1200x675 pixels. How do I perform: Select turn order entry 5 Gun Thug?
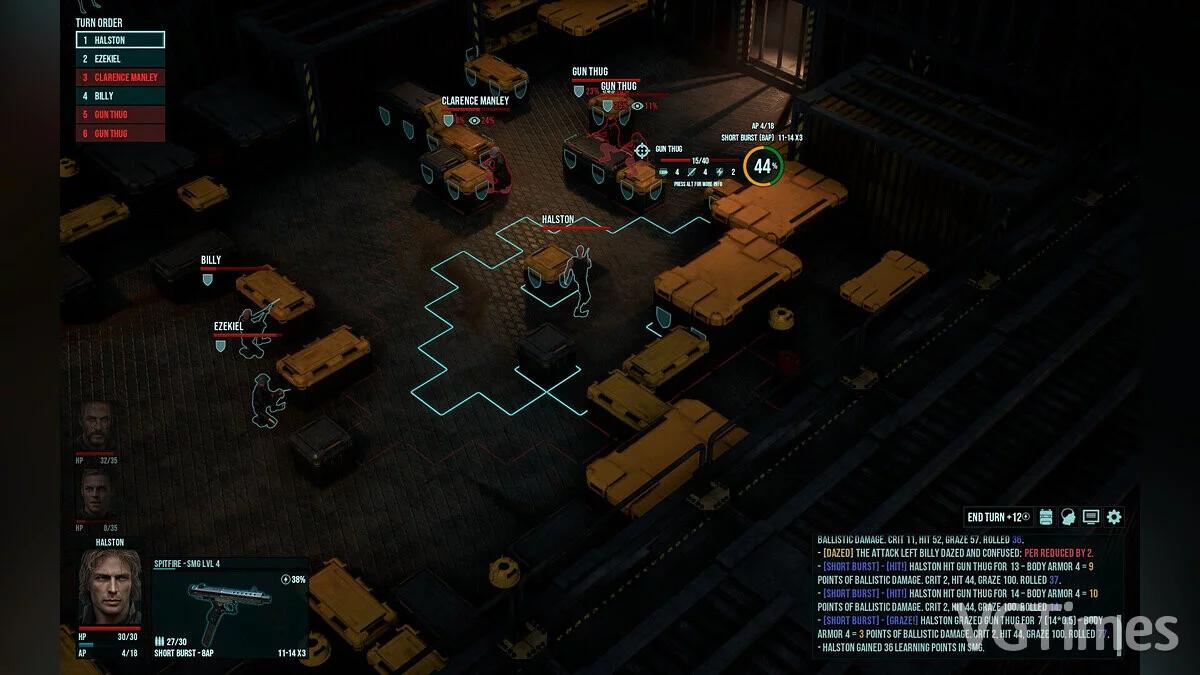[120, 115]
